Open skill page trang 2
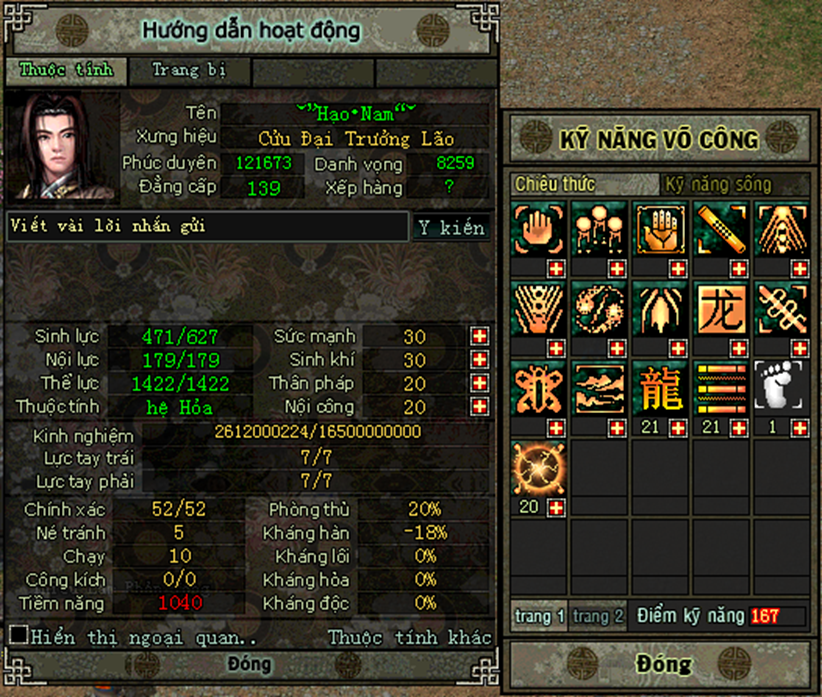The width and height of the screenshot is (822, 697). 600,616
